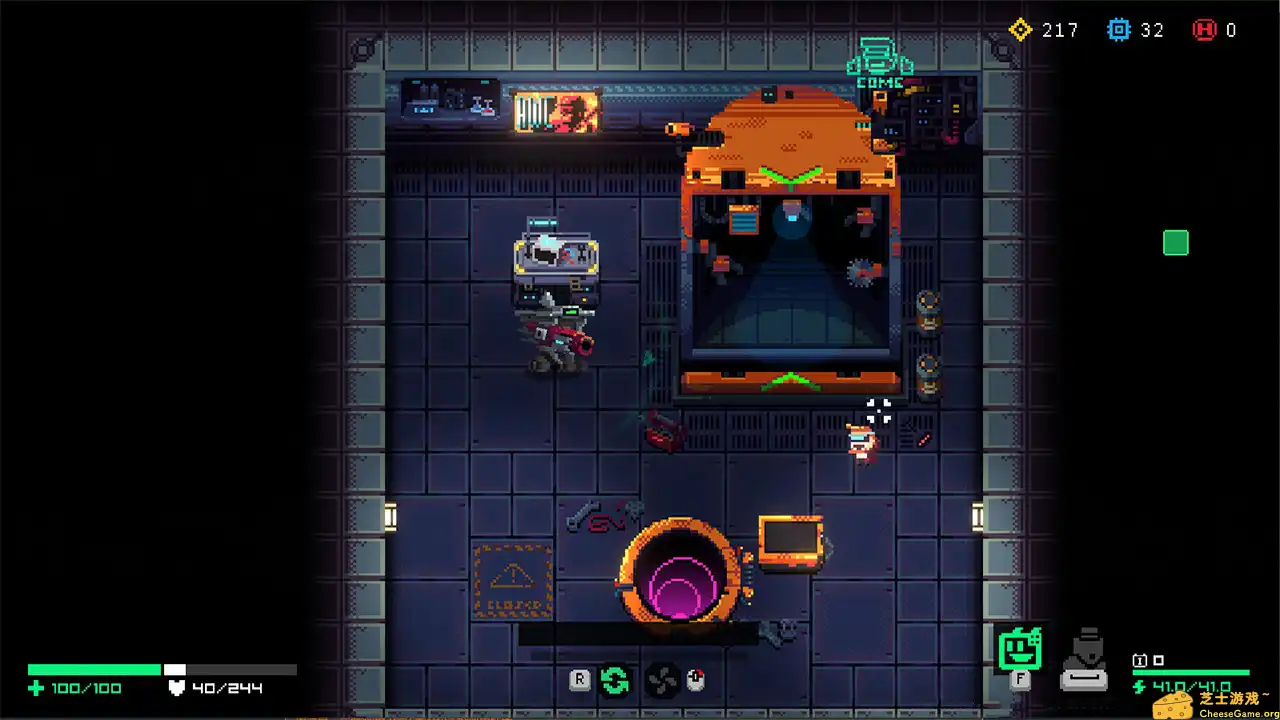Click the red H token icon
The height and width of the screenshot is (720, 1280).
point(1204,30)
